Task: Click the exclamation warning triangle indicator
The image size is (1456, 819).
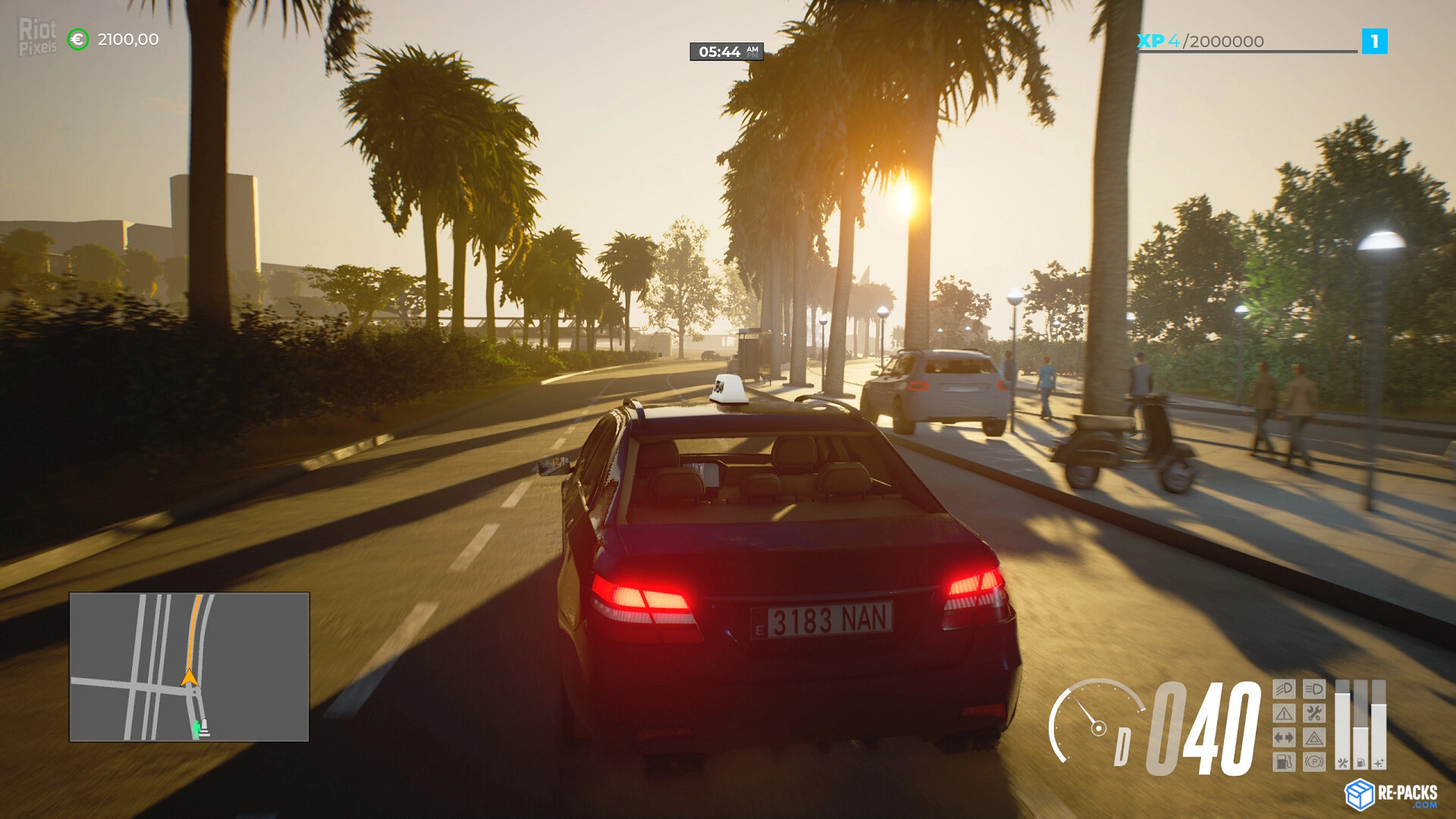Action: click(1284, 714)
